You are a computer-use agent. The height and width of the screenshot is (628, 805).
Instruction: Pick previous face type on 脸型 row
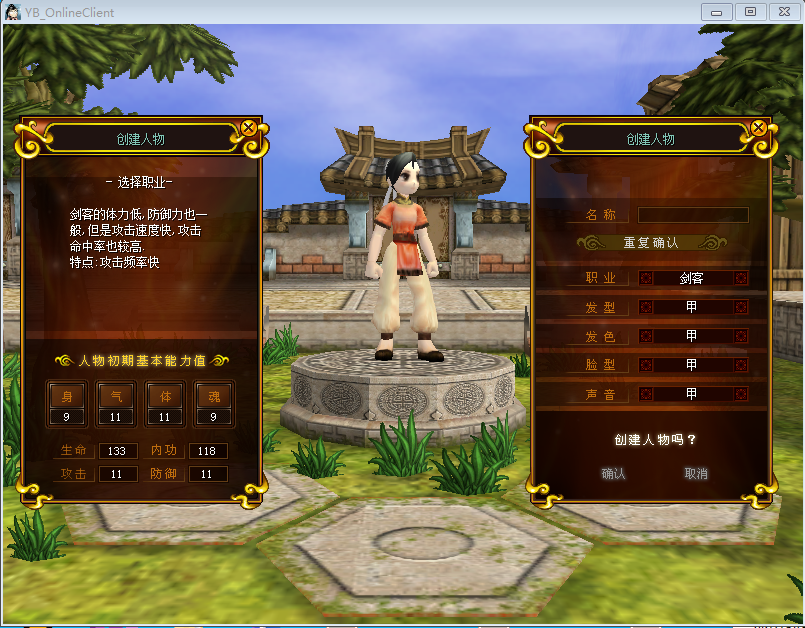tap(646, 366)
